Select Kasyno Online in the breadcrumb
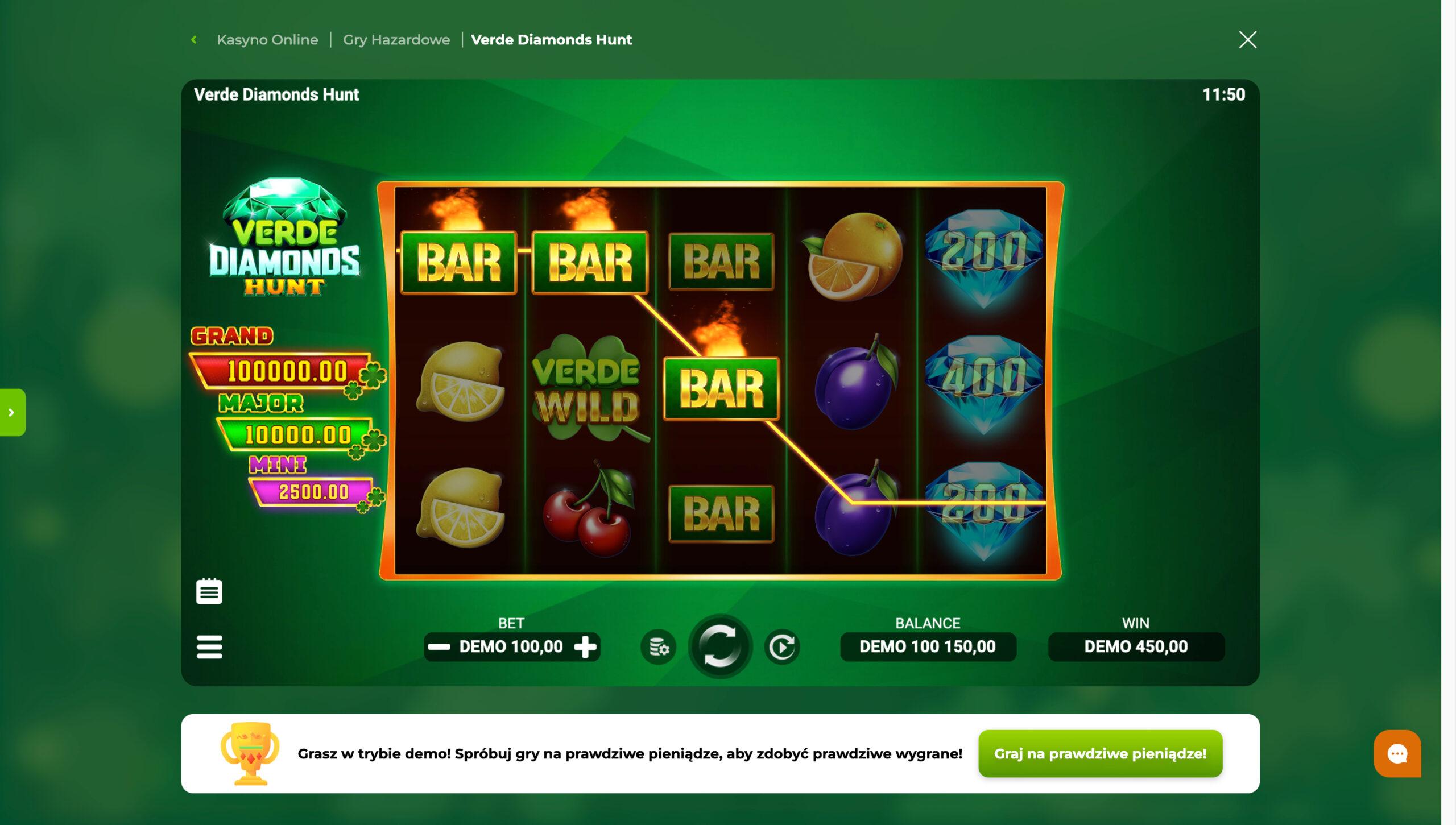The image size is (1456, 825). click(268, 39)
